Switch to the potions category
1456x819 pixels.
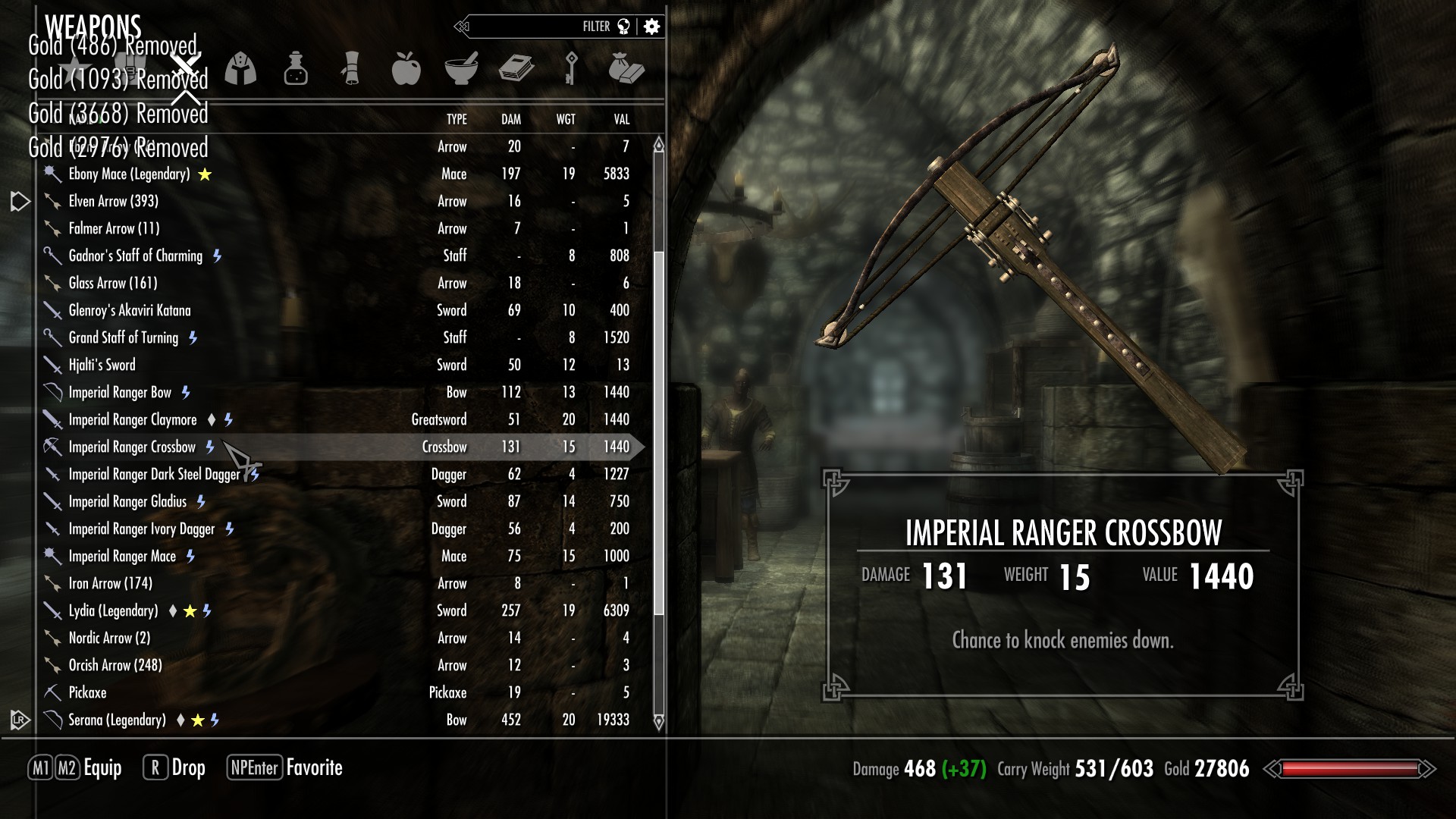point(296,69)
